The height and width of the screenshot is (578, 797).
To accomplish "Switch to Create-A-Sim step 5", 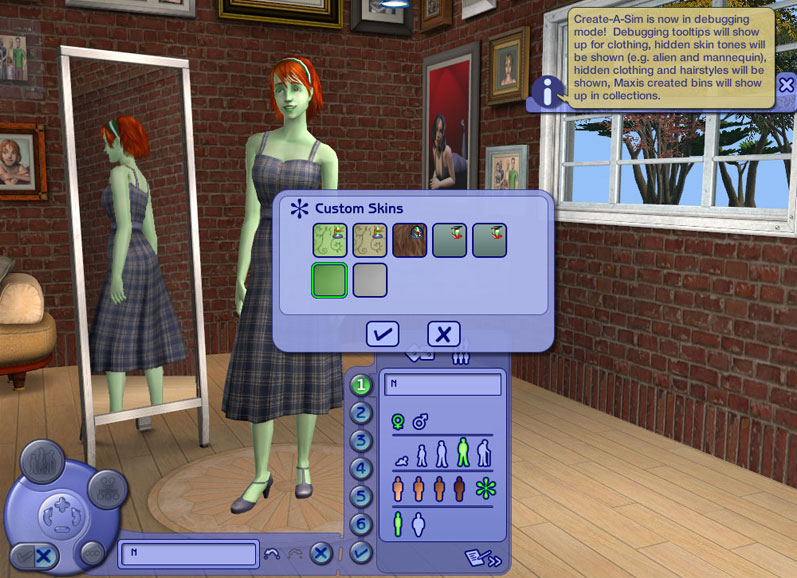I will (361, 496).
